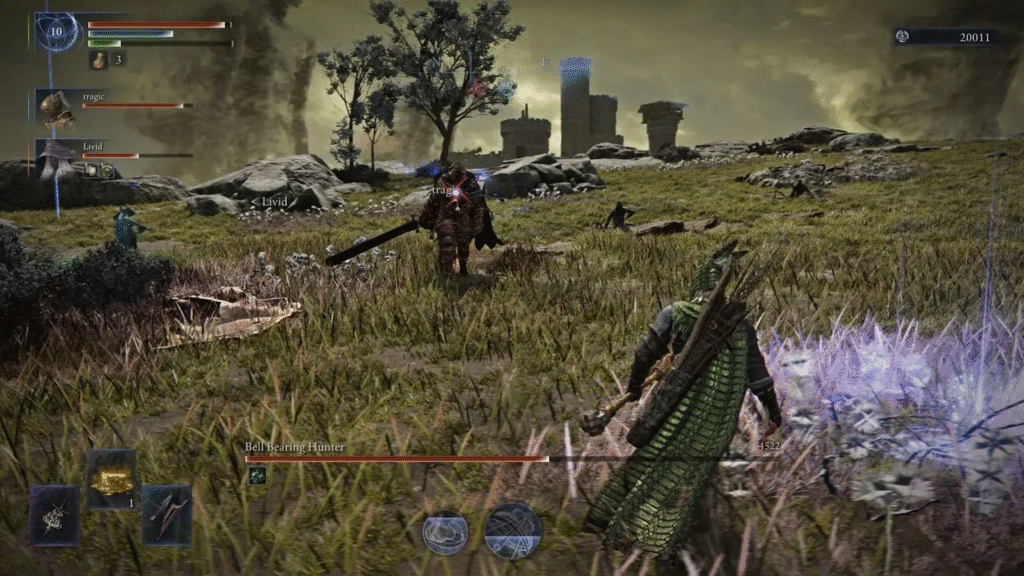Activate the smaller round character skill icon
The image size is (1024, 576).
pos(445,532)
